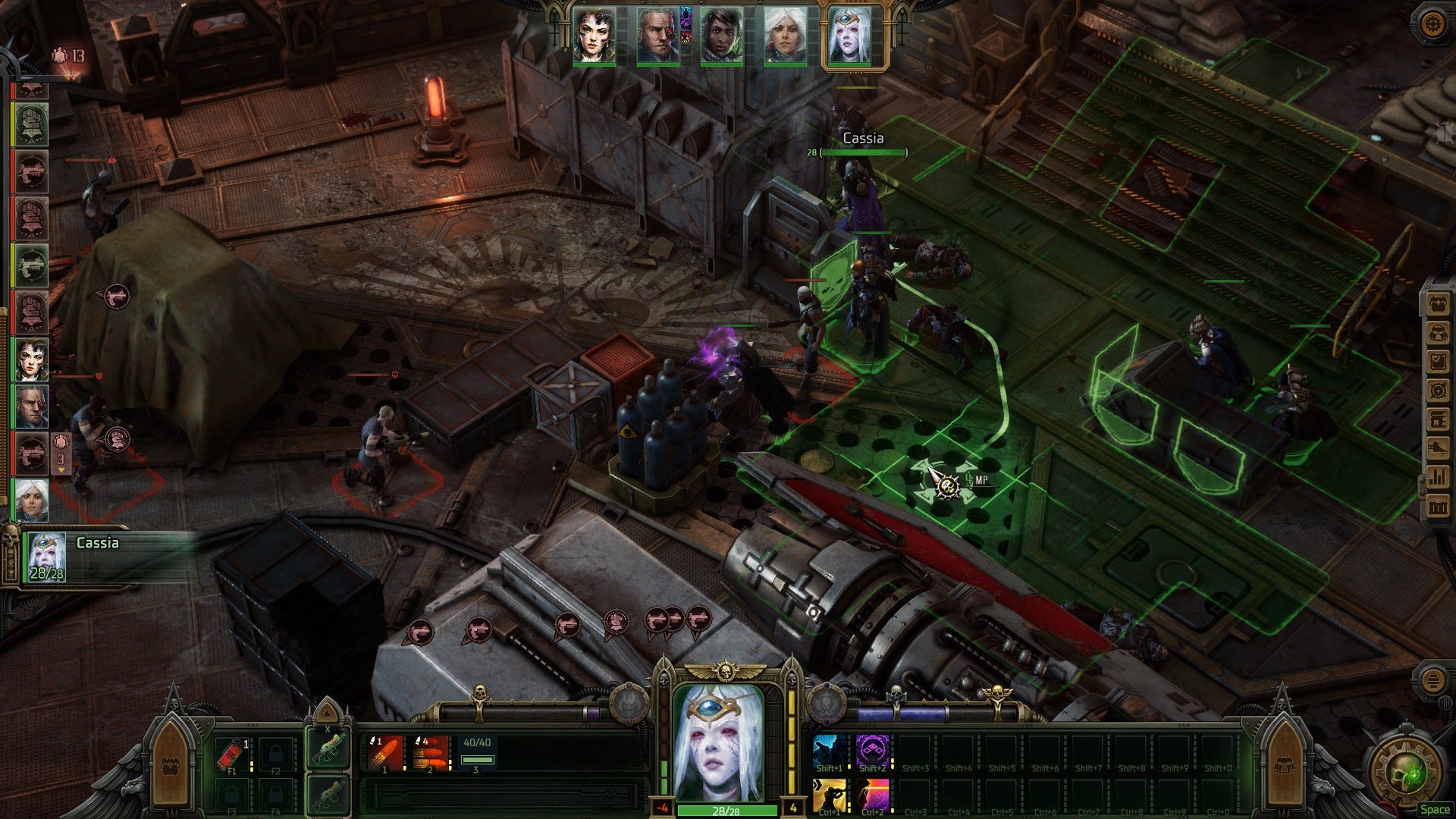Screen dimensions: 1456x819
Task: Select the dark-haired woman's party portrait
Action: click(x=594, y=36)
